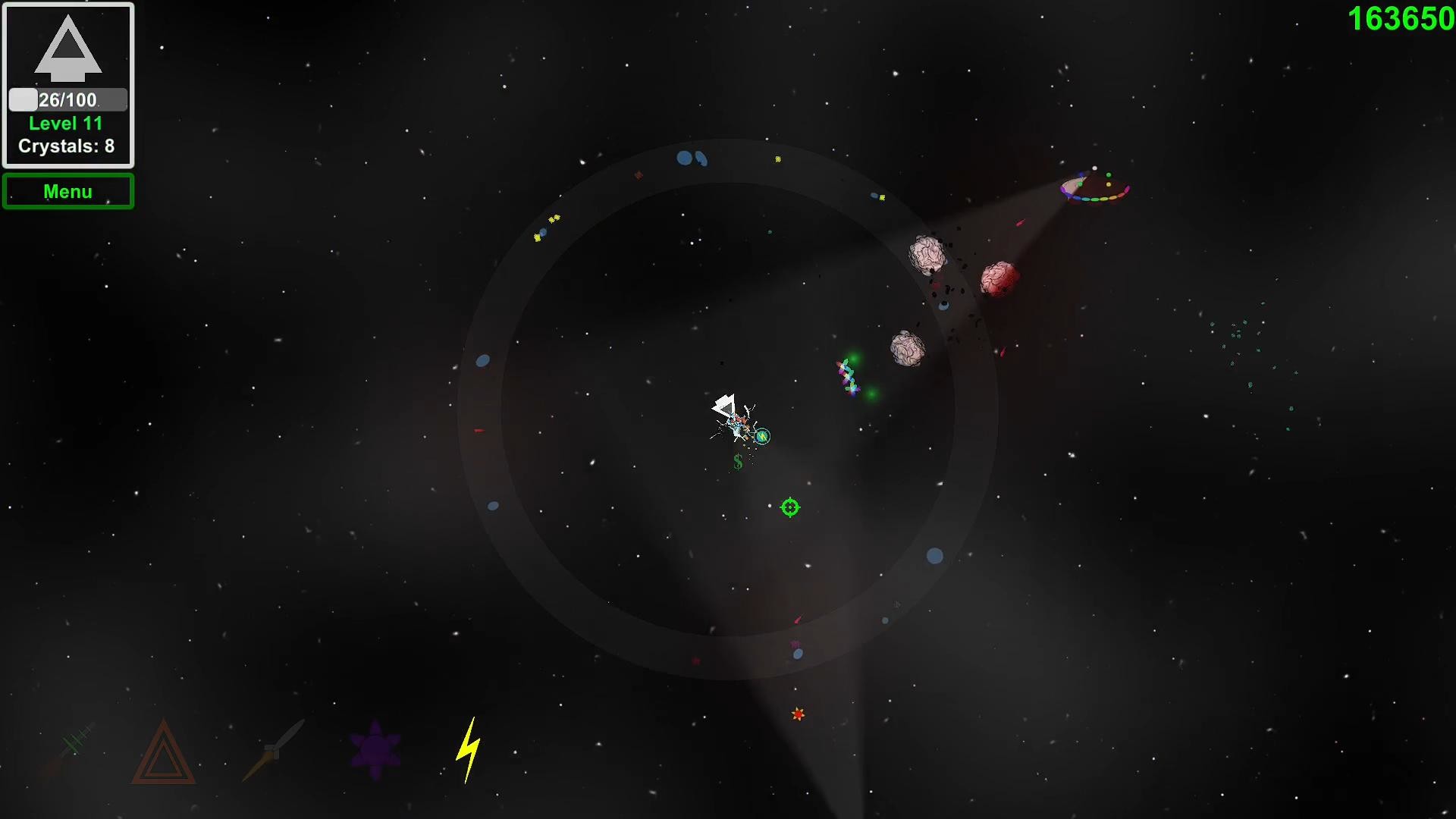Open the Menu
This screenshot has width=1456, height=819.
[67, 191]
